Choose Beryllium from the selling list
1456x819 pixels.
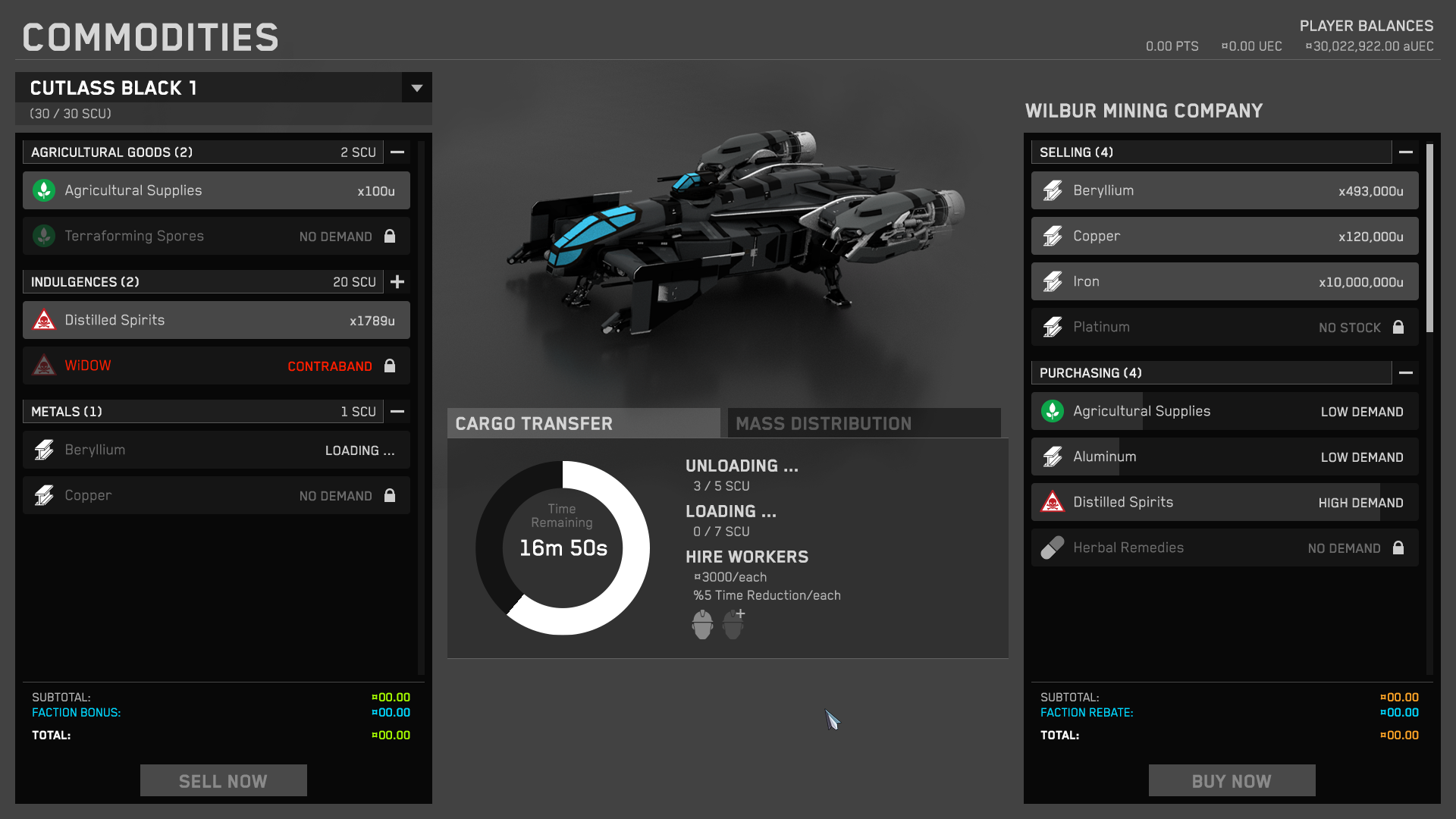[x=1224, y=191]
